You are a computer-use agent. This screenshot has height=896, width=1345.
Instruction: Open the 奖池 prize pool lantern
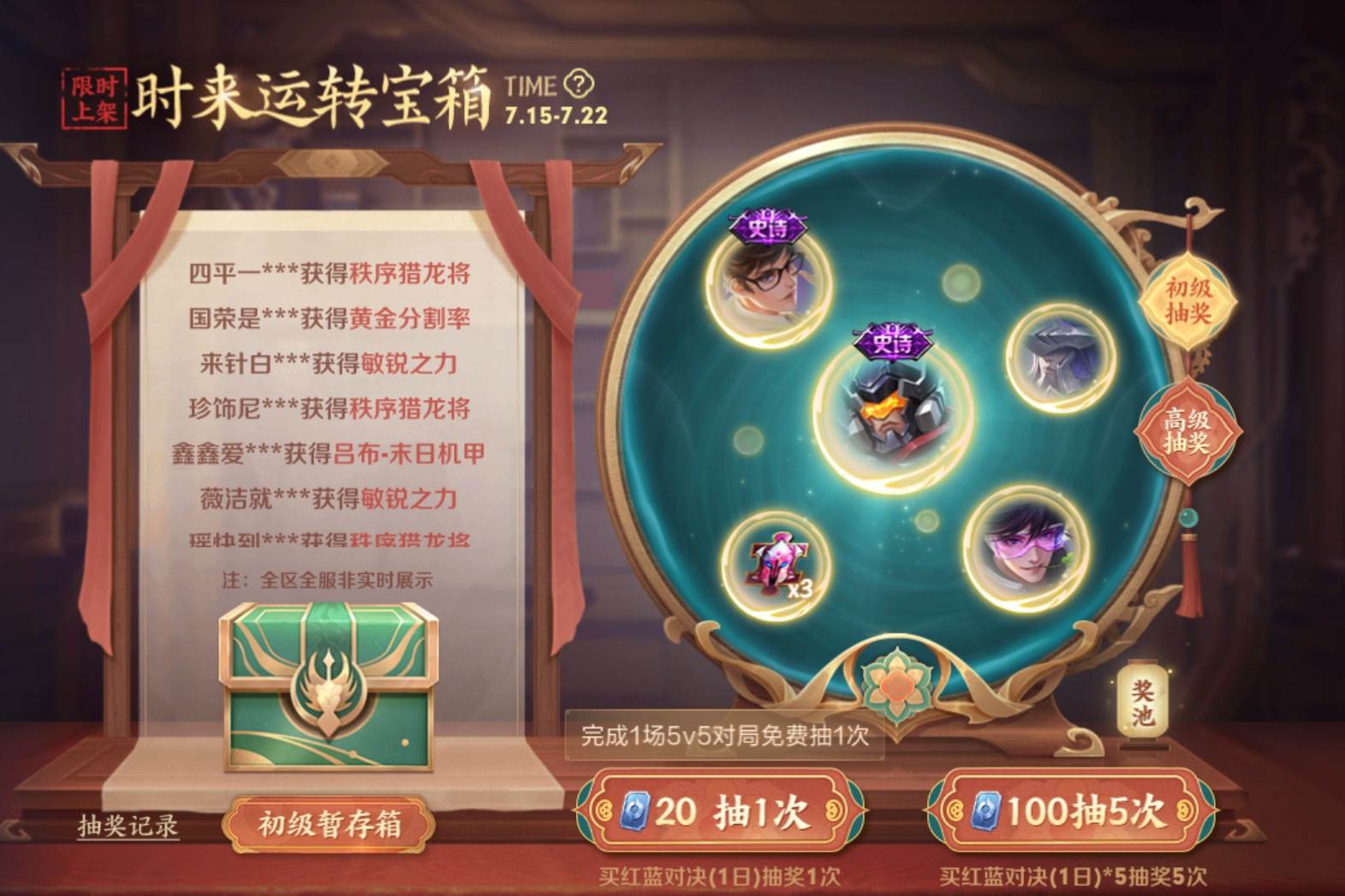[x=1142, y=703]
